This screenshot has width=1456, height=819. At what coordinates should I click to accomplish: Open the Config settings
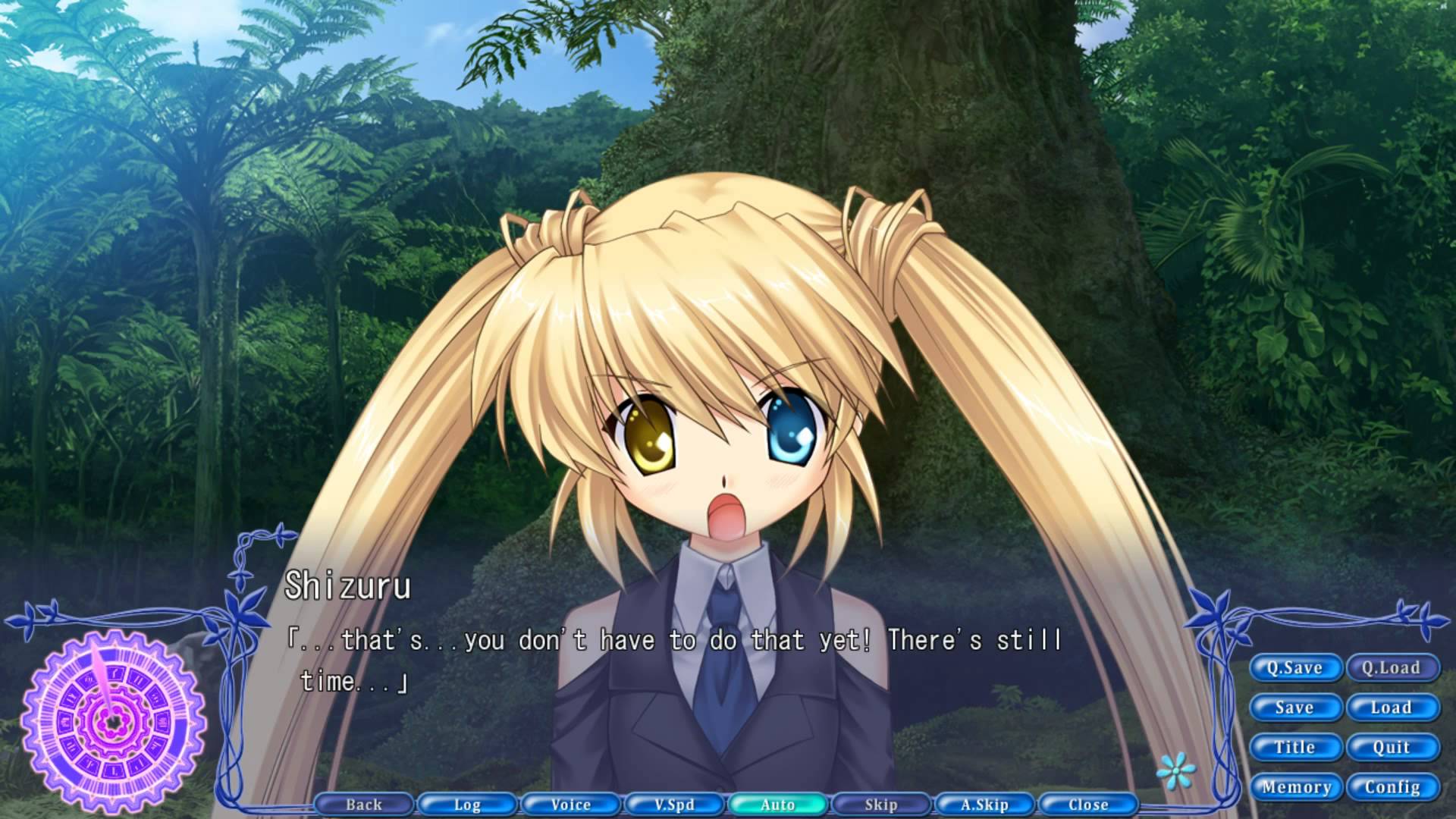(1391, 787)
